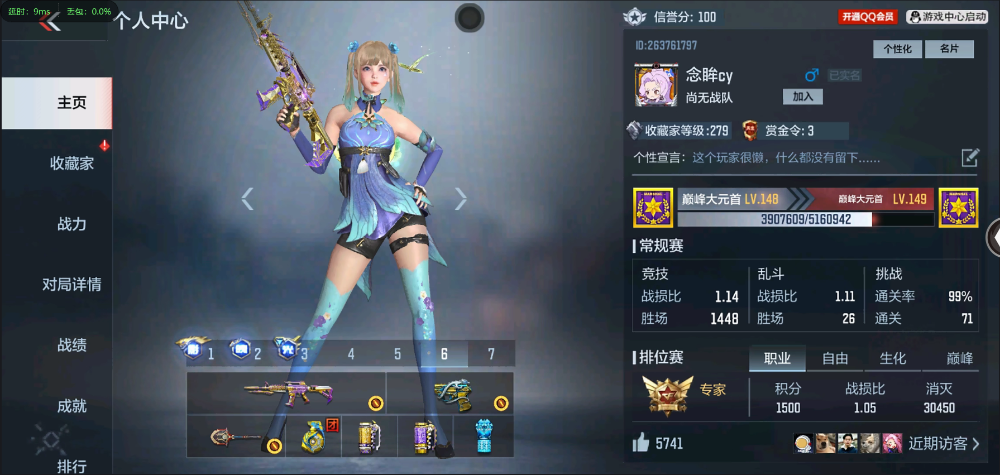The height and width of the screenshot is (475, 1000).
Task: Show 对局详情 match details
Action: [x=72, y=285]
